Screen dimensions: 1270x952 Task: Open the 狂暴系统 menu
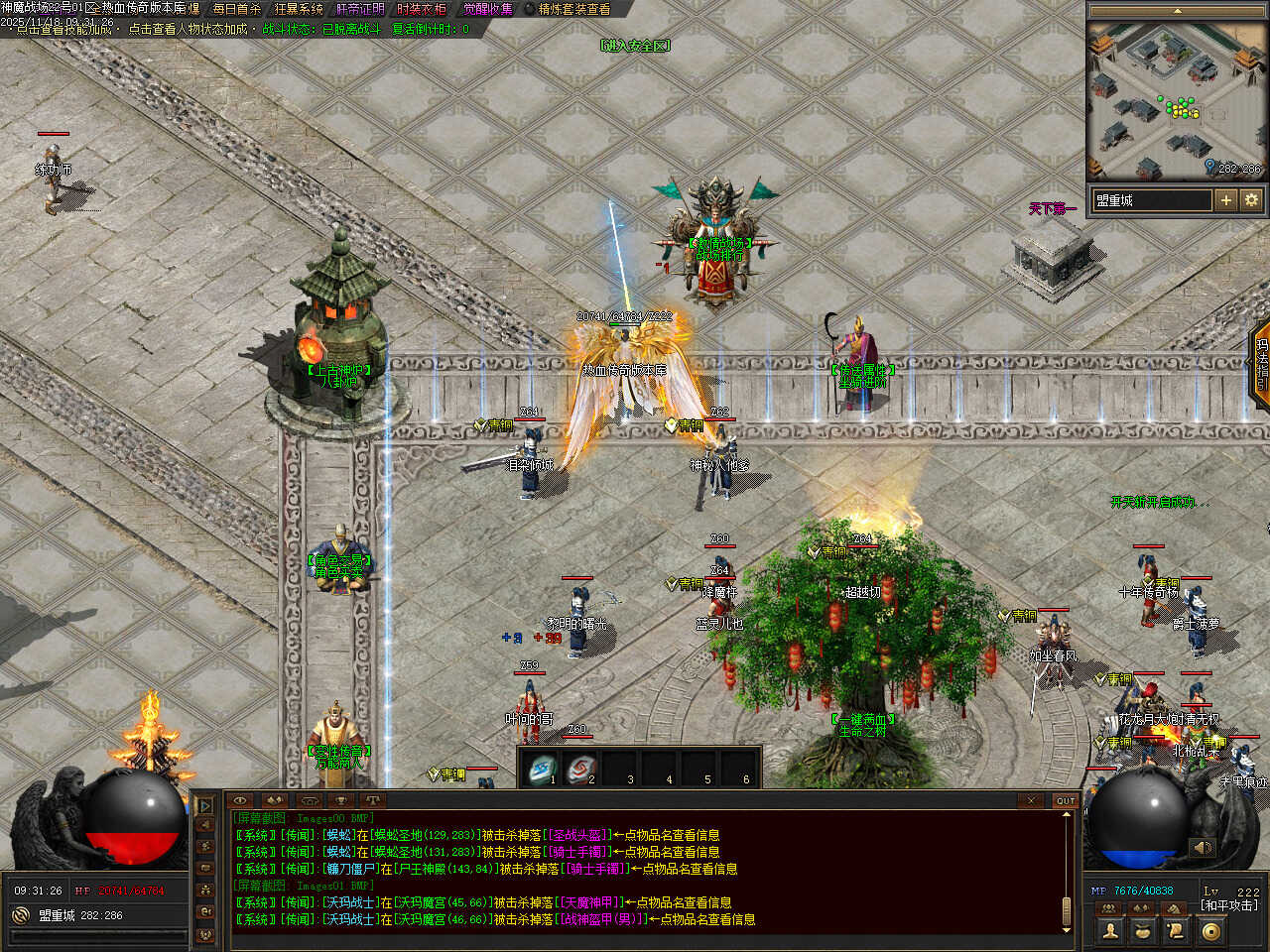click(x=299, y=9)
